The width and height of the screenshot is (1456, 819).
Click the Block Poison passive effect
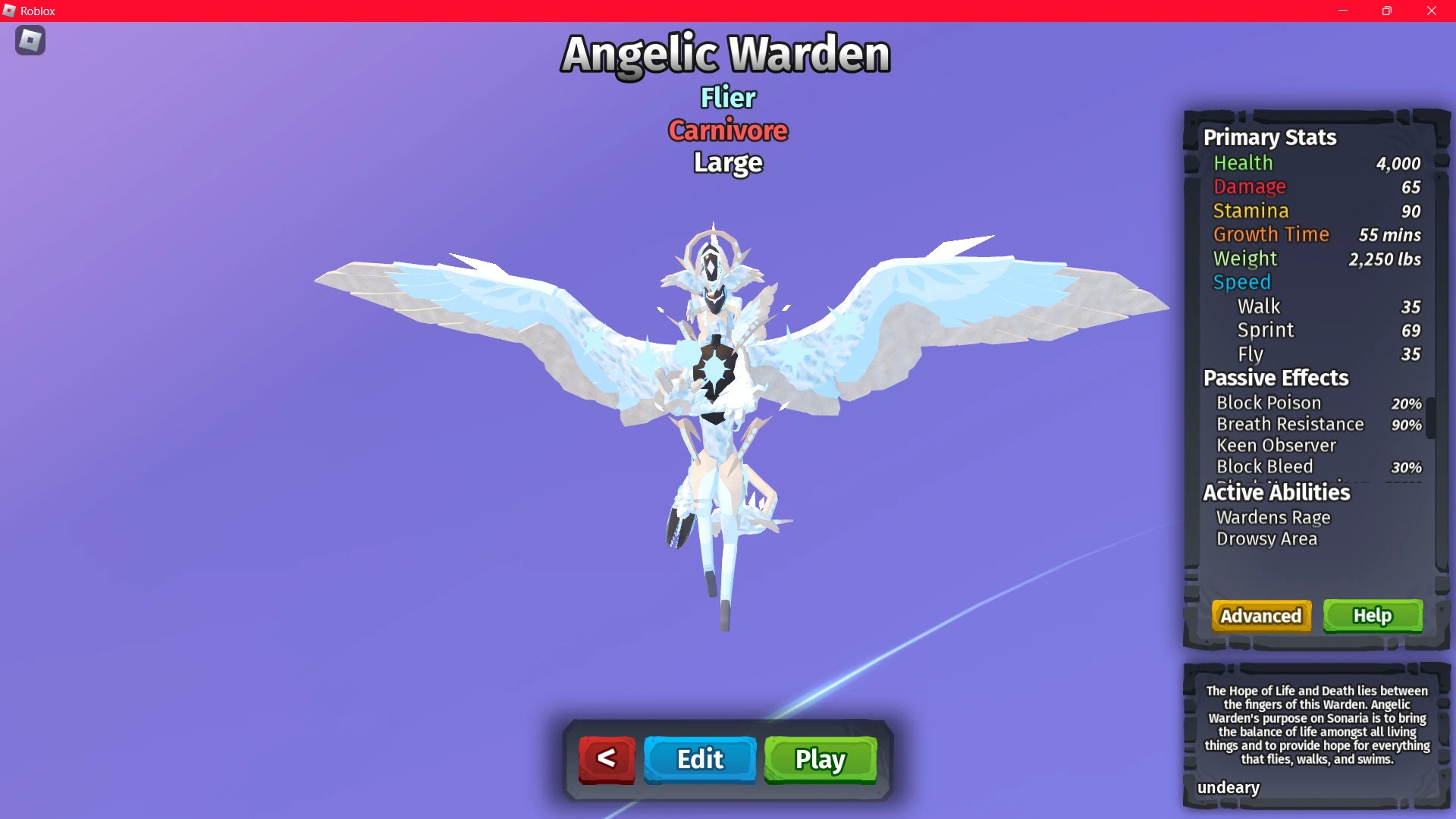coord(1269,403)
